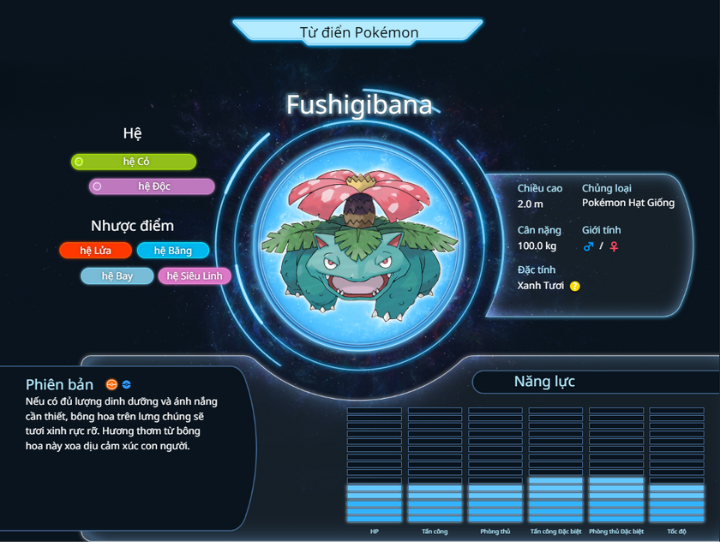Click the Từ điển Pokémon title banner

tap(359, 32)
